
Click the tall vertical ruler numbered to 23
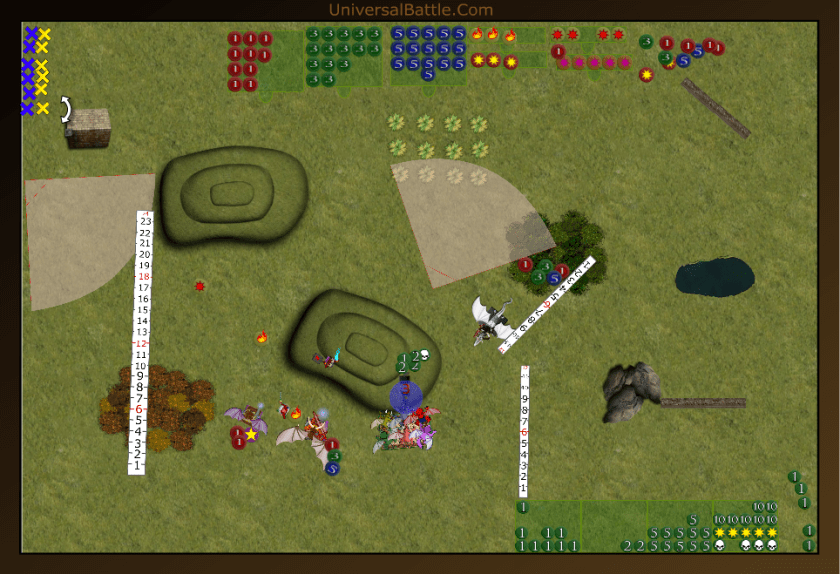145,340
